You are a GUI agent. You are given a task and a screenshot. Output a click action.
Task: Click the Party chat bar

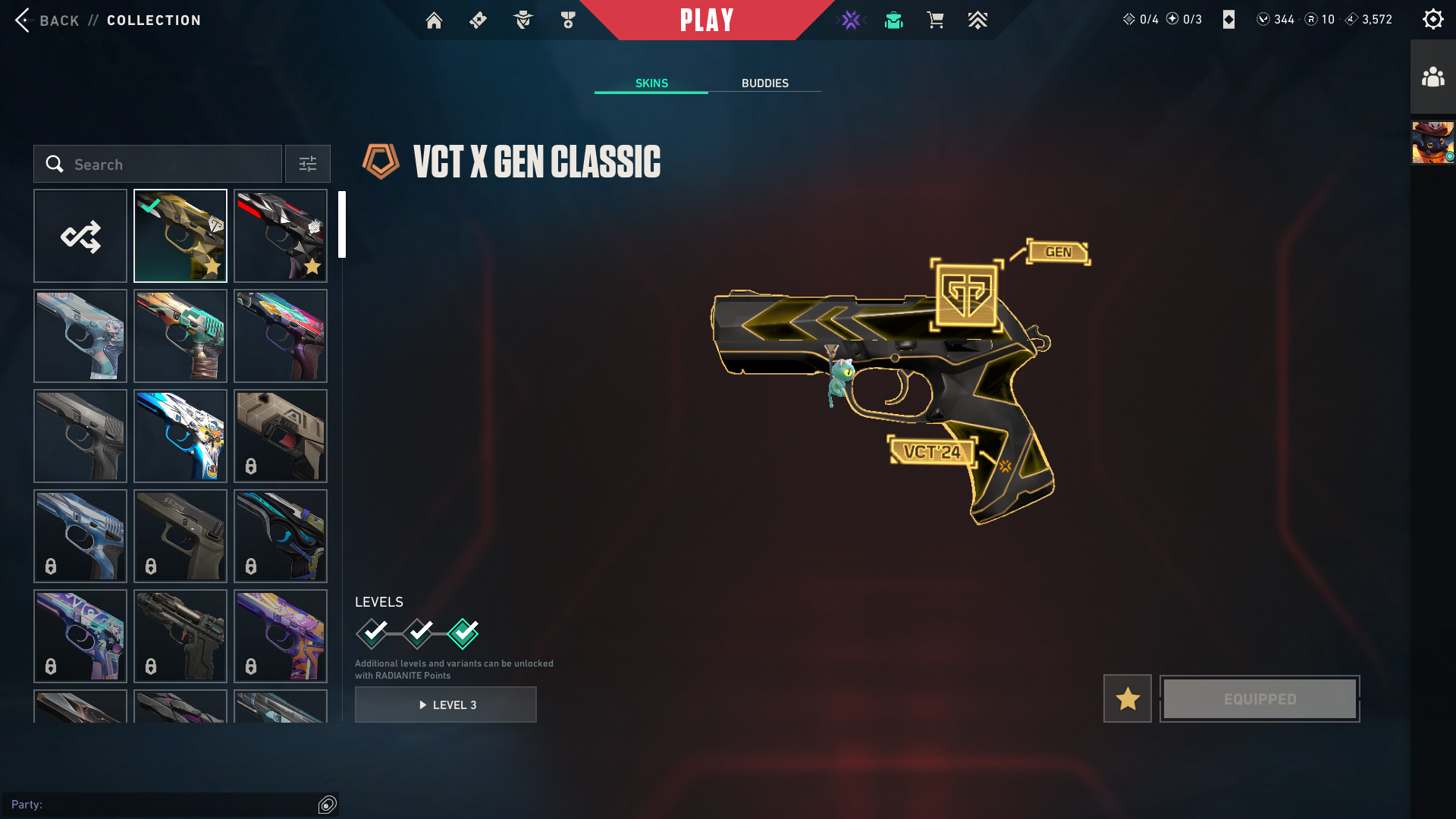[159, 805]
